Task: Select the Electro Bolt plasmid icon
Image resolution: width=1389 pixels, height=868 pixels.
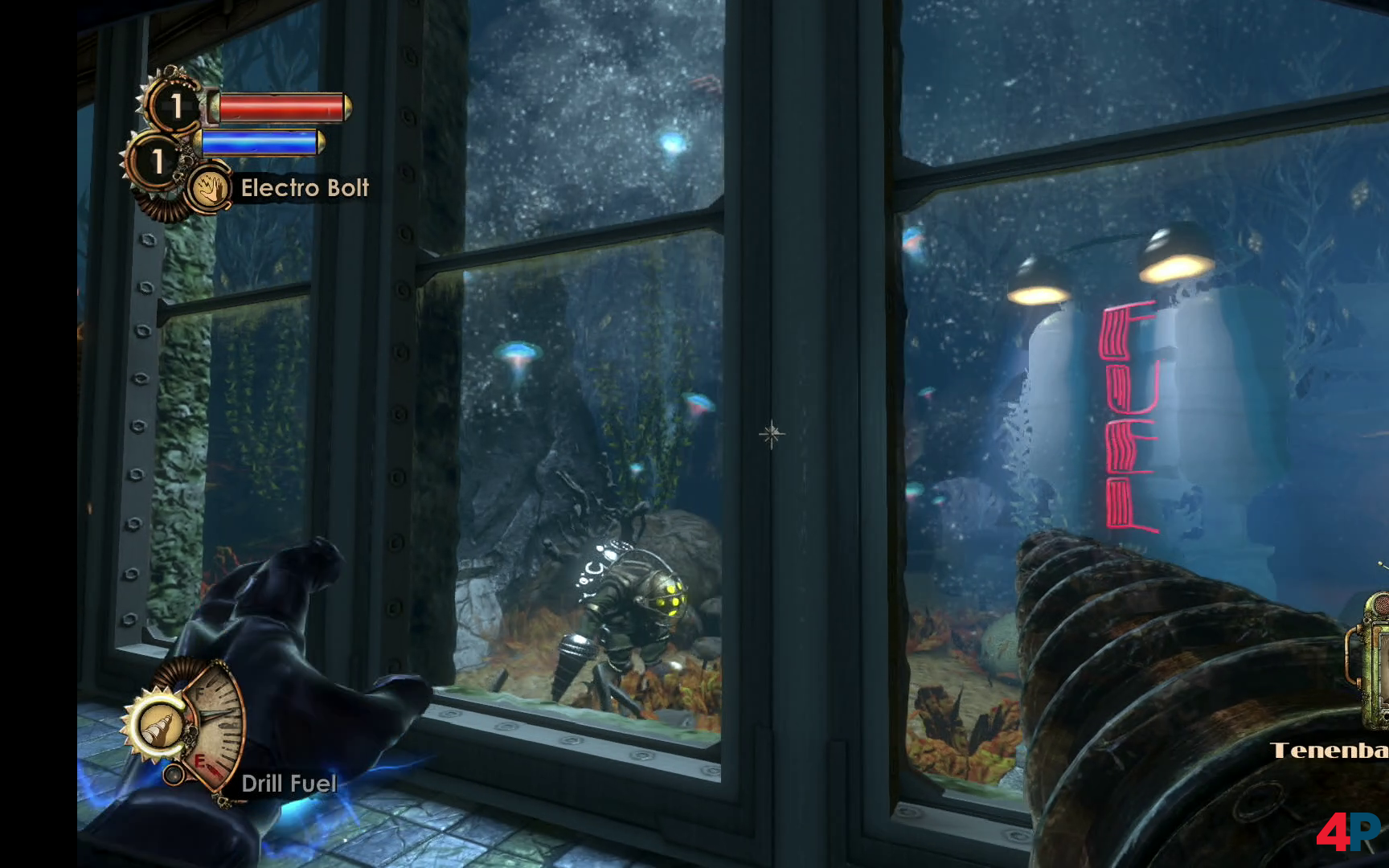Action: click(208, 189)
